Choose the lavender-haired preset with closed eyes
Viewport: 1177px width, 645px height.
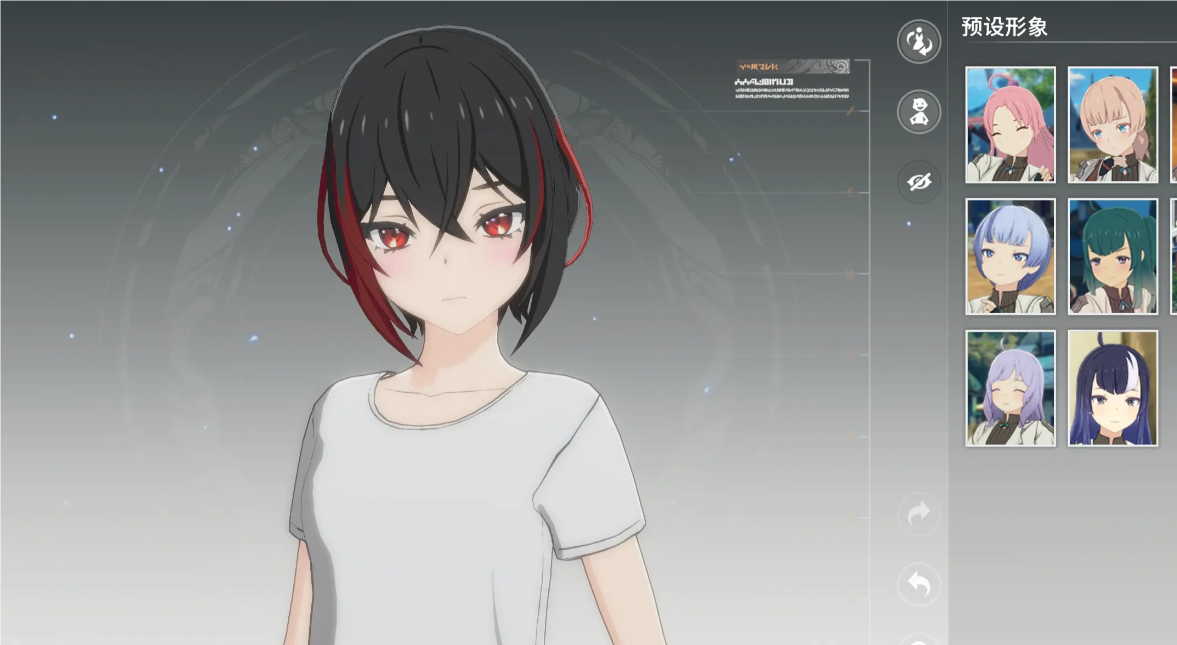1010,388
